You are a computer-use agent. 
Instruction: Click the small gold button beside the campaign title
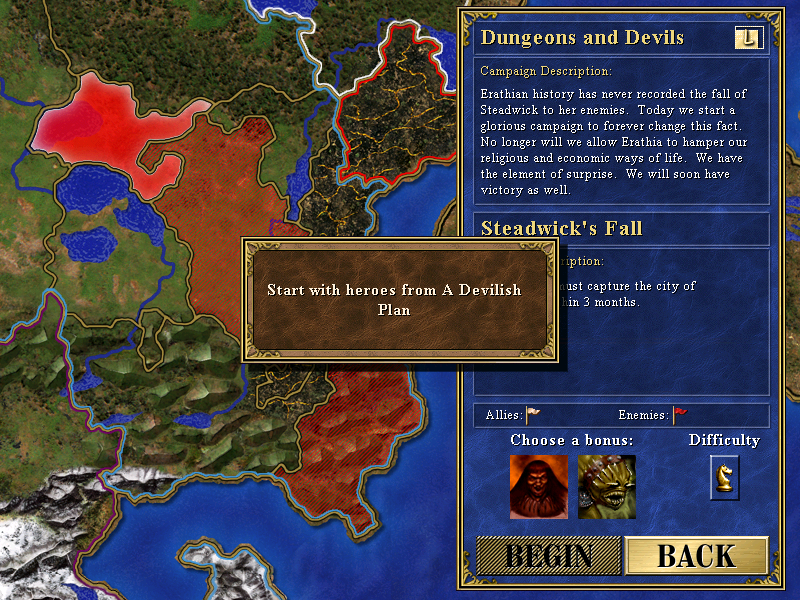pyautogui.click(x=748, y=38)
